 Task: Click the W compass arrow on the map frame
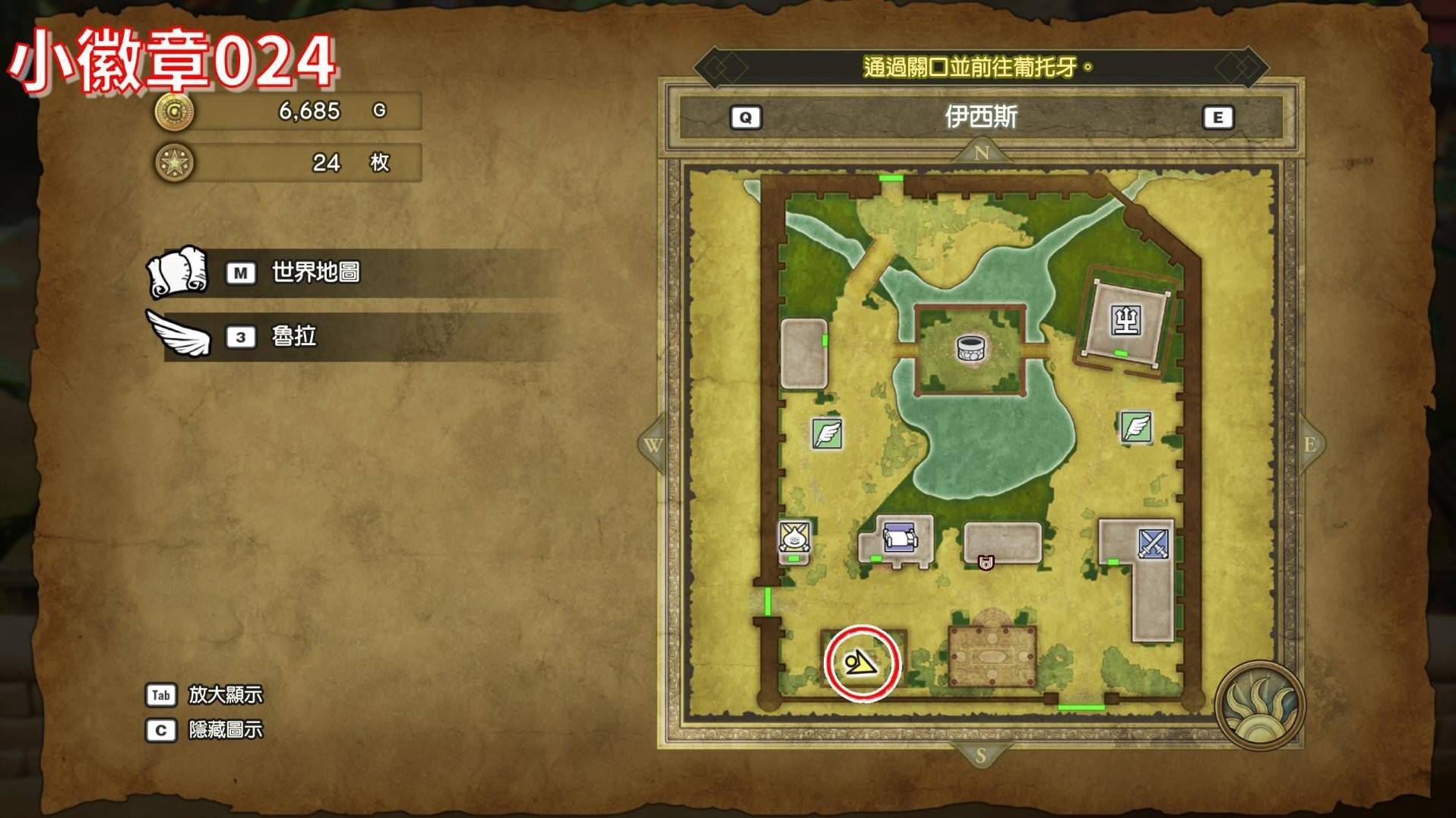pos(654,445)
